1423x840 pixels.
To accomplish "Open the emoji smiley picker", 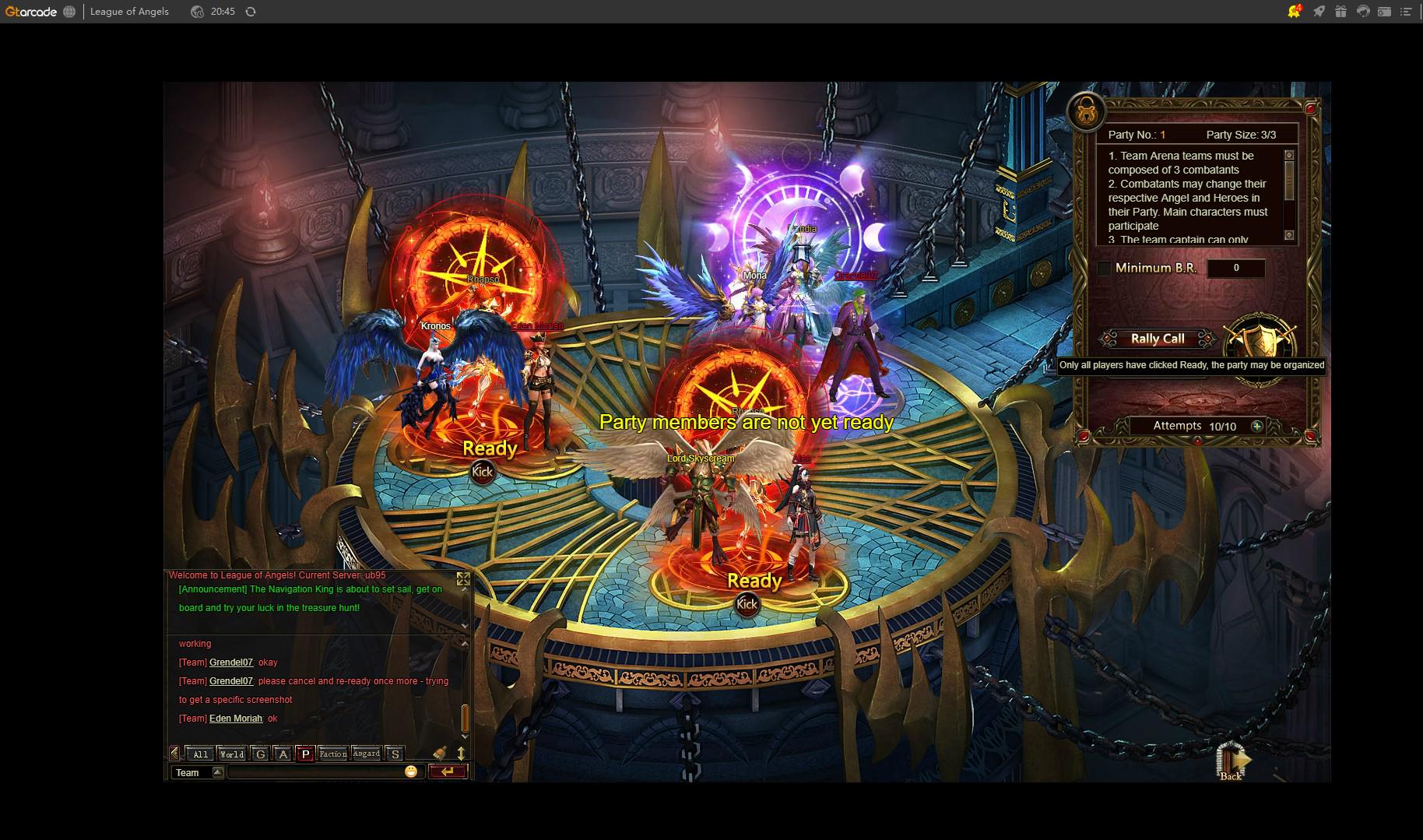I will 411,771.
